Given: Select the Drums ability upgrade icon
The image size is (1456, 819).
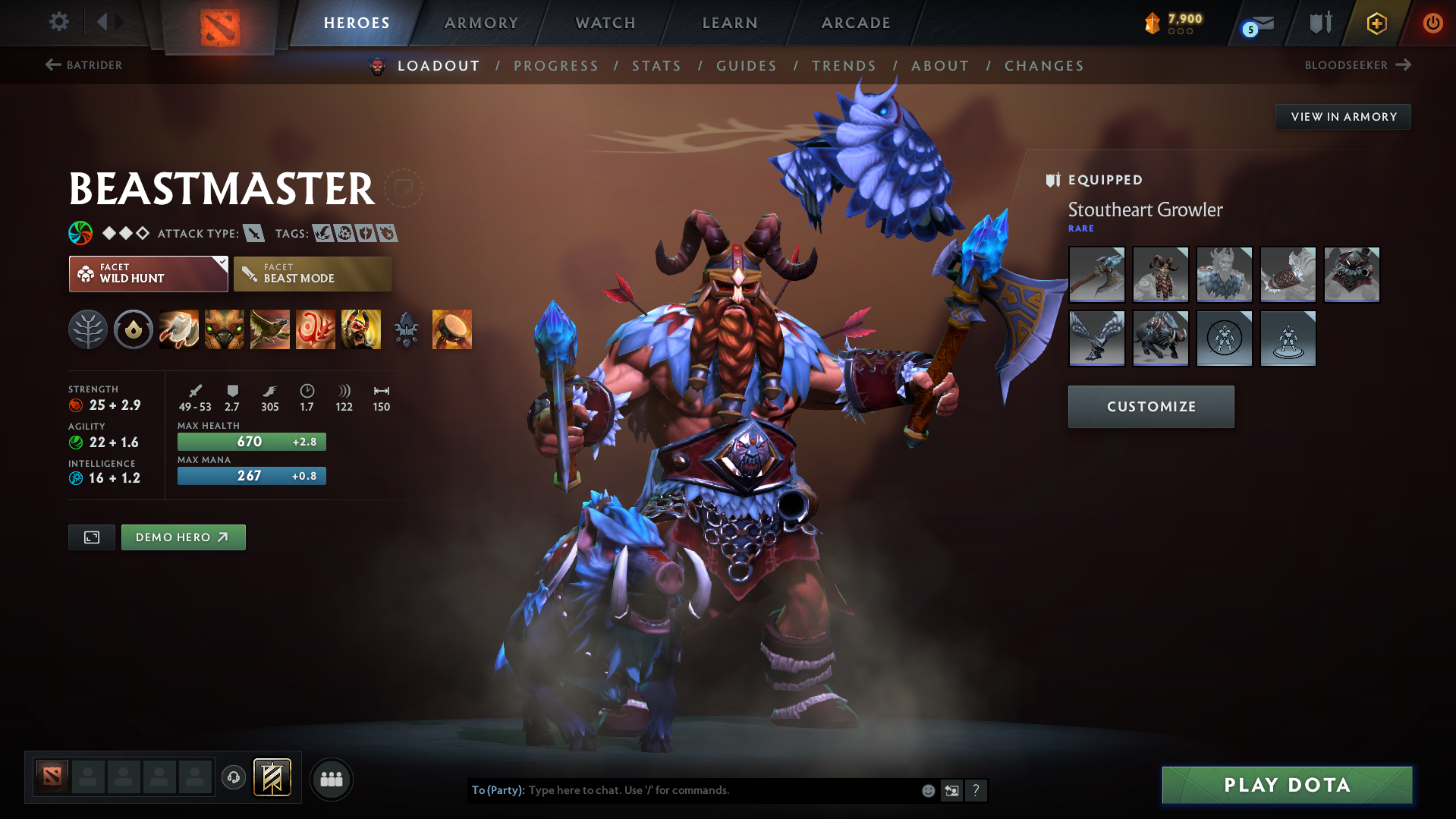Looking at the screenshot, I should point(452,329).
